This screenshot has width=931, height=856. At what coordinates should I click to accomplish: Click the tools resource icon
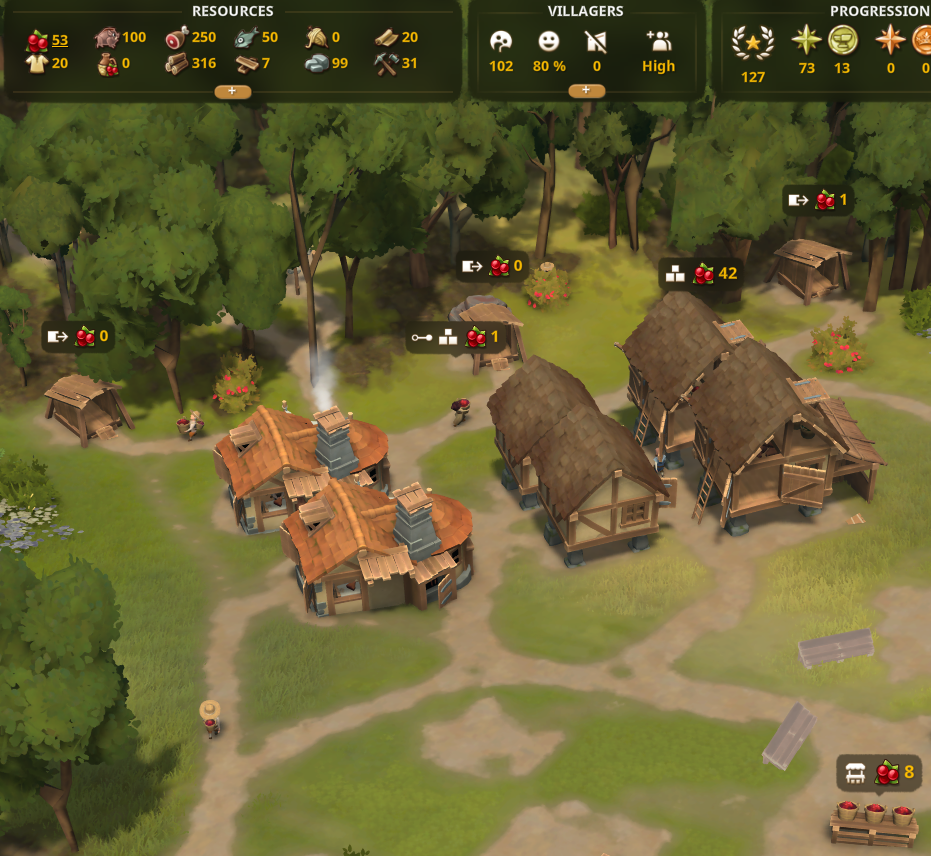click(x=386, y=64)
